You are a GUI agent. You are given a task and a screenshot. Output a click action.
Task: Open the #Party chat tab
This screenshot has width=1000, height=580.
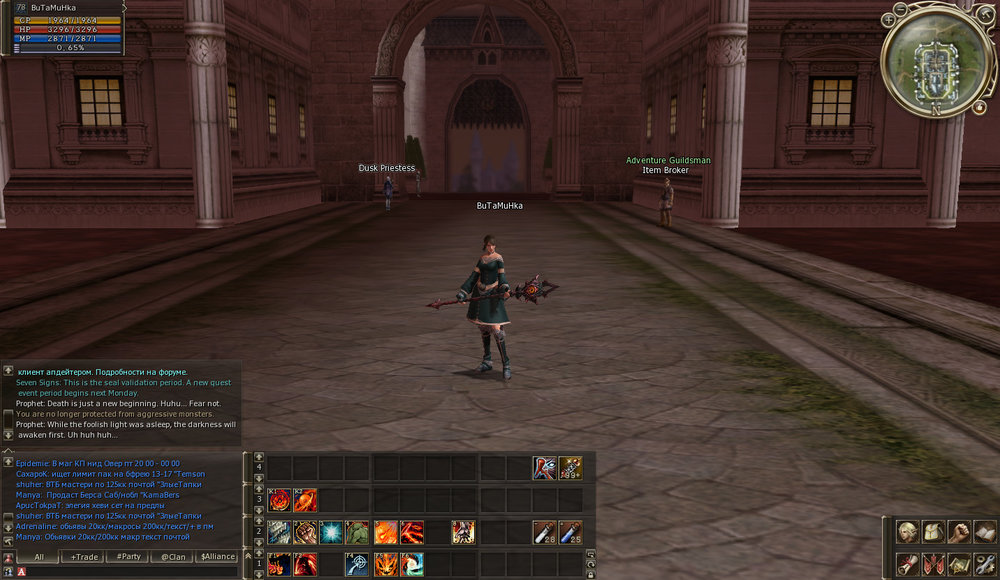[x=129, y=556]
